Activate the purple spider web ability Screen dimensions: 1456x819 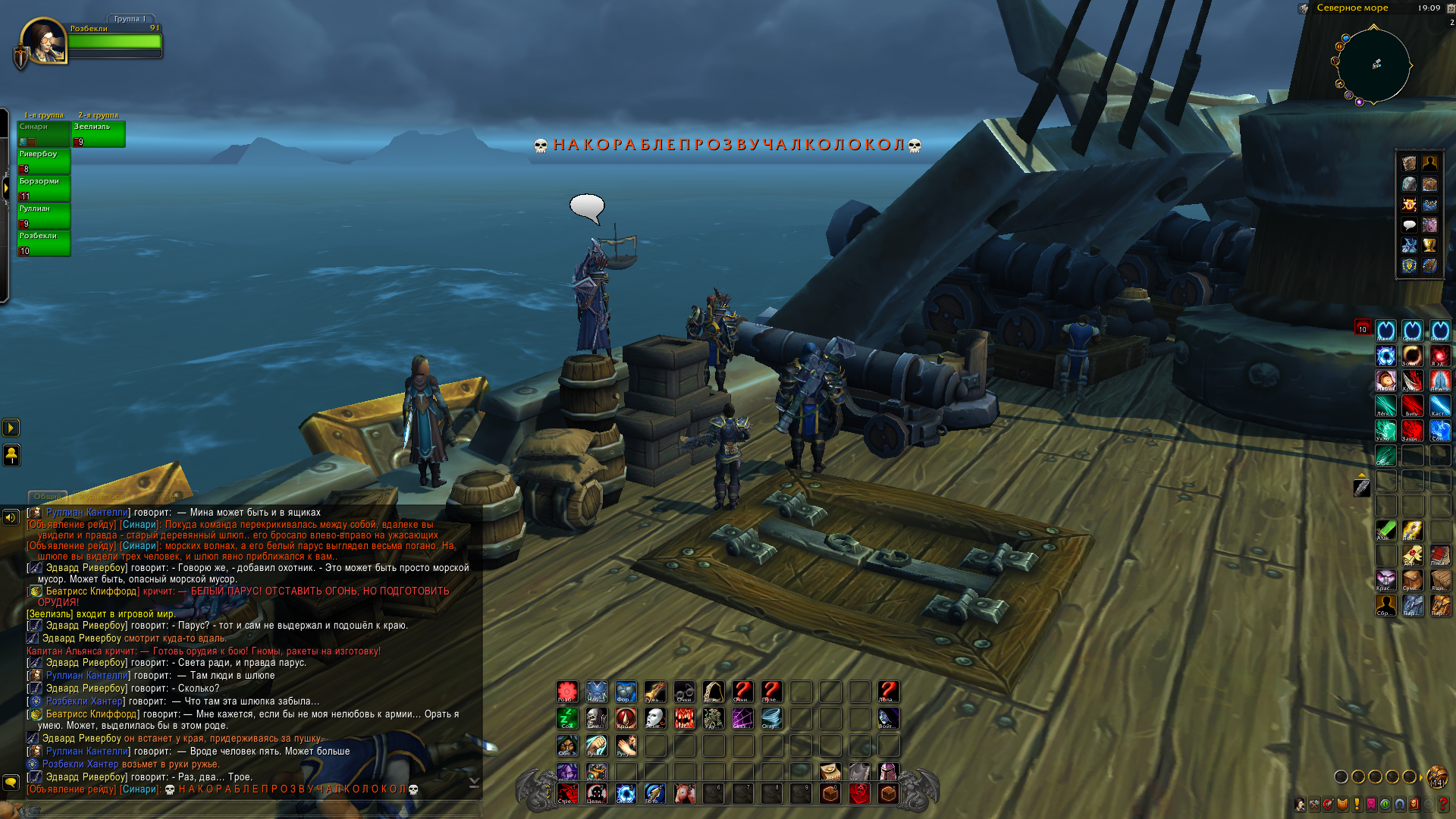(742, 718)
